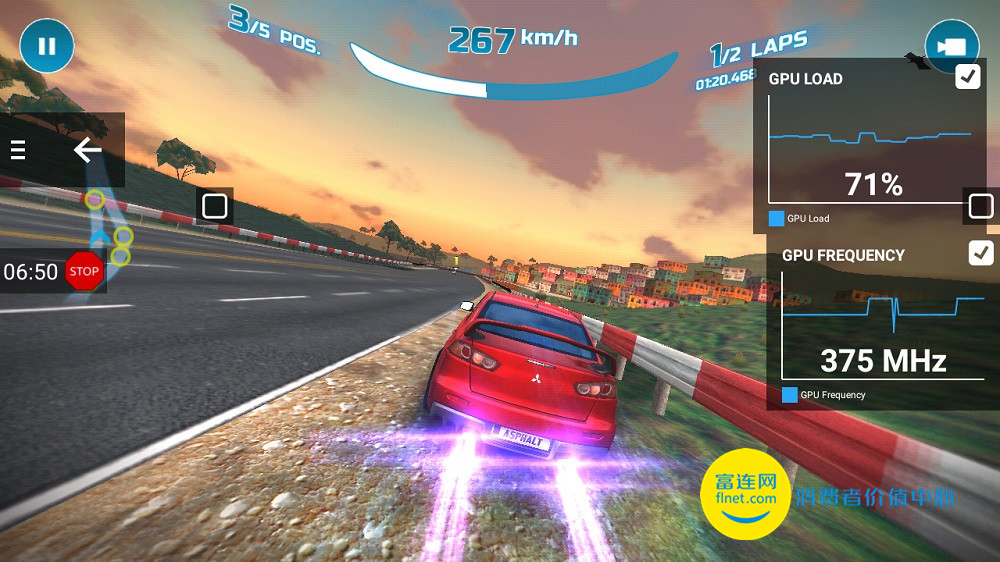Go back using the white arrow
The image size is (1000, 562).
point(88,150)
